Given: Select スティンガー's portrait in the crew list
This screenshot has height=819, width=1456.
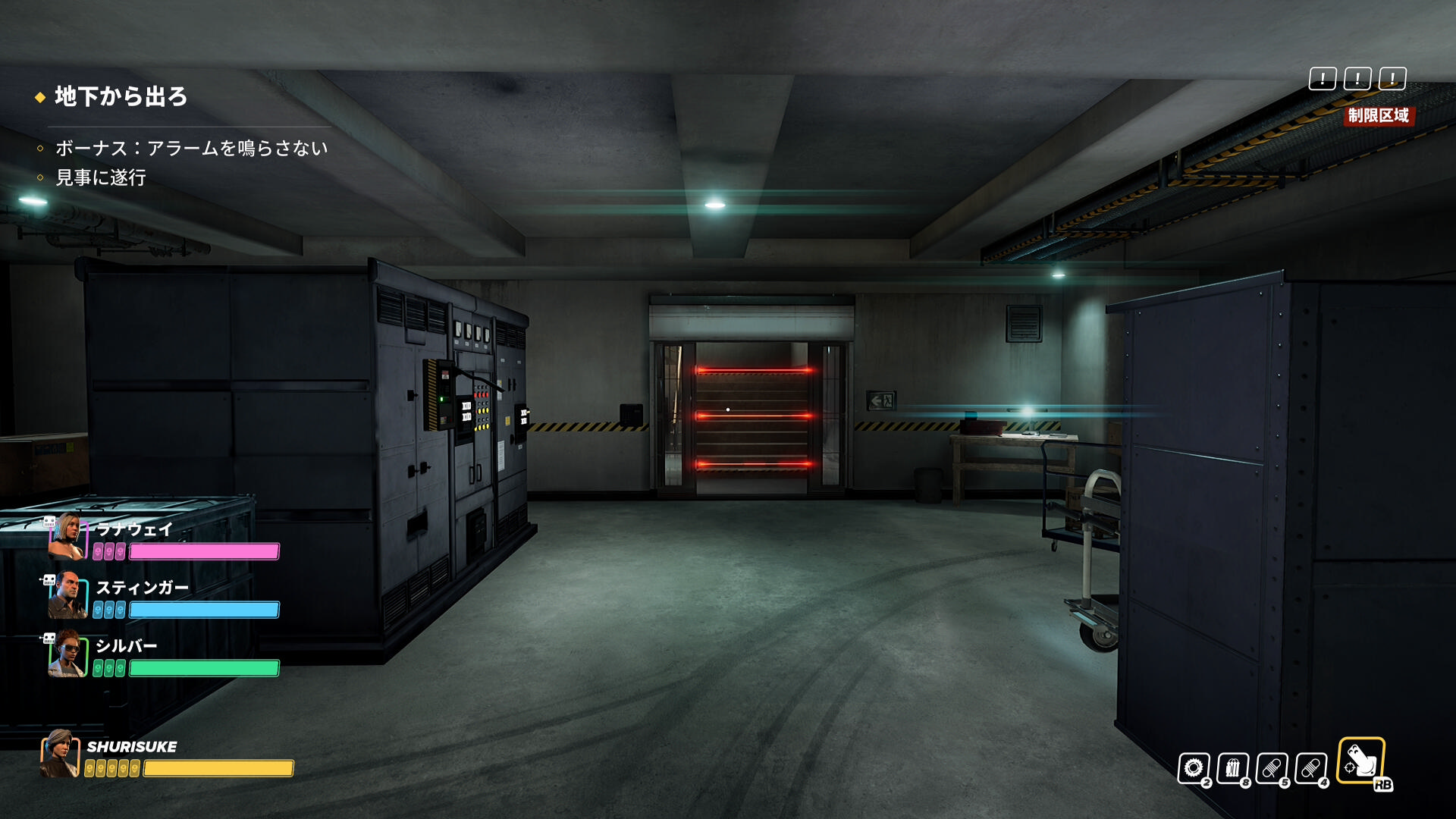Looking at the screenshot, I should pyautogui.click(x=67, y=596).
